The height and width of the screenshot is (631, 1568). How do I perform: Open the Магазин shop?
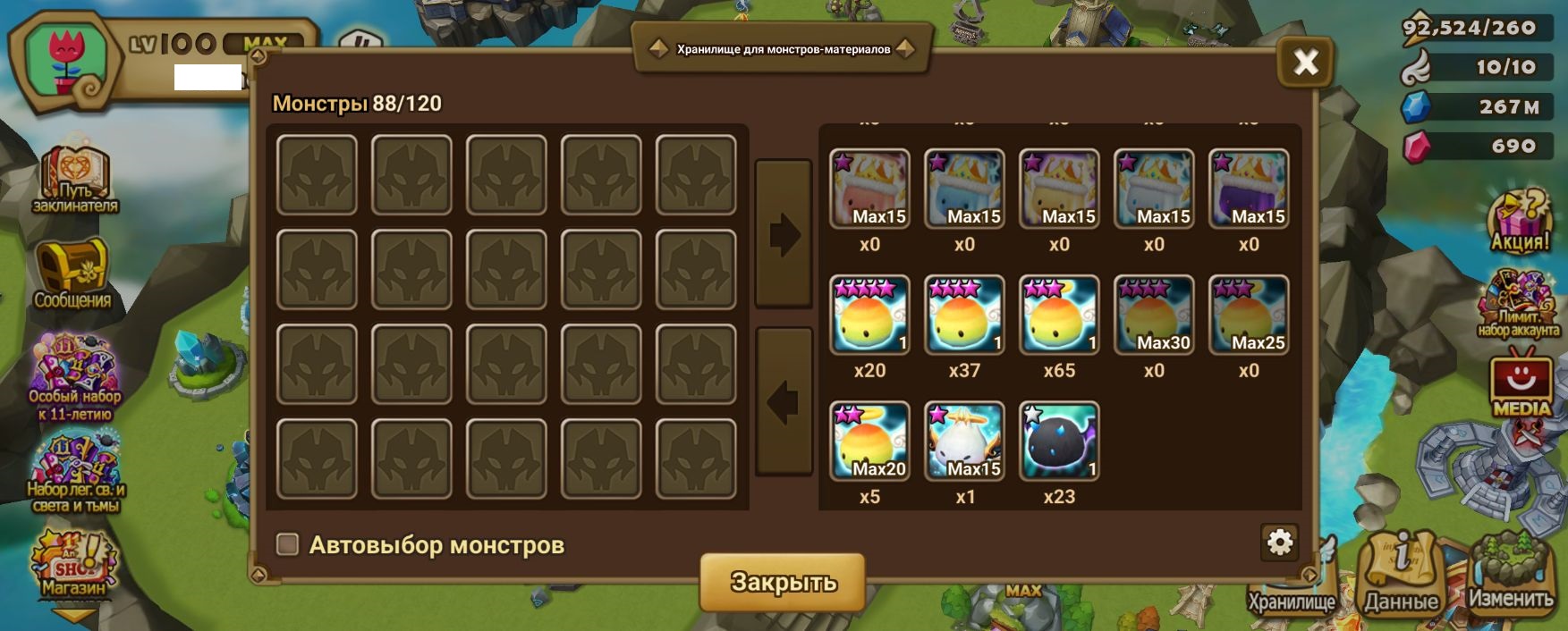coord(73,565)
